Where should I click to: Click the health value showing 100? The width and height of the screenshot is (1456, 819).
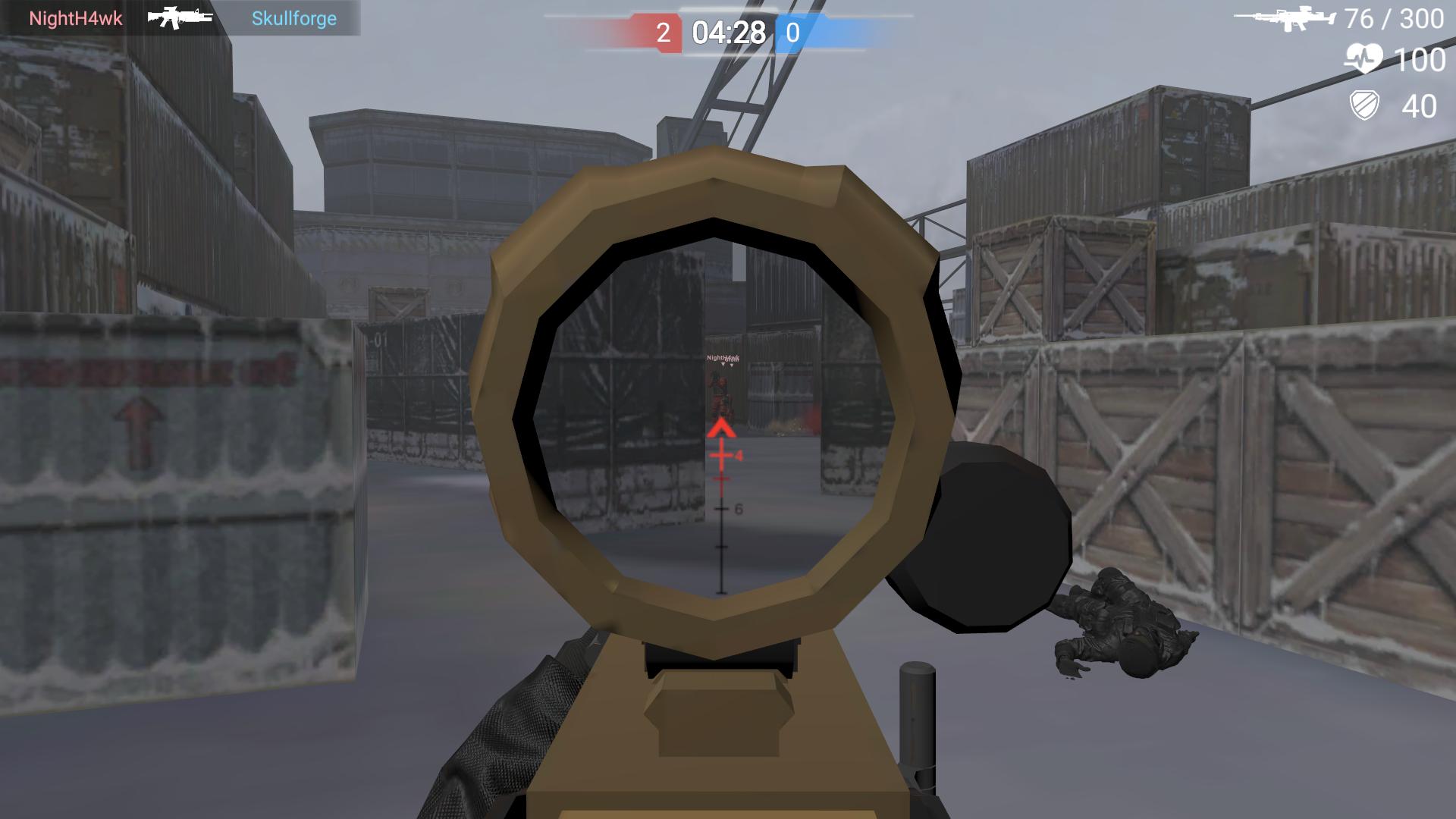[1420, 59]
